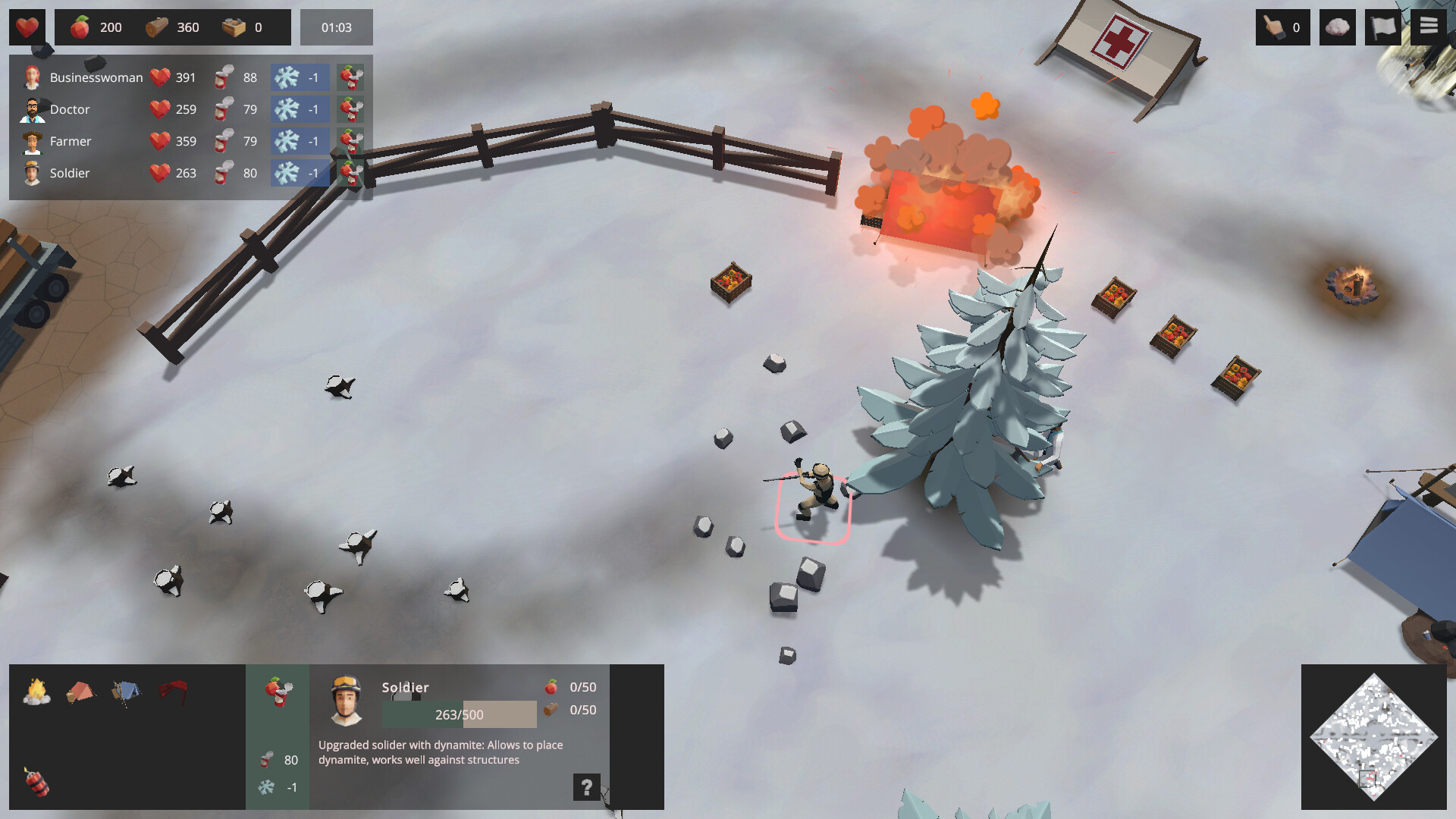Toggle the Farmer's snowflake status indicator

(300, 141)
